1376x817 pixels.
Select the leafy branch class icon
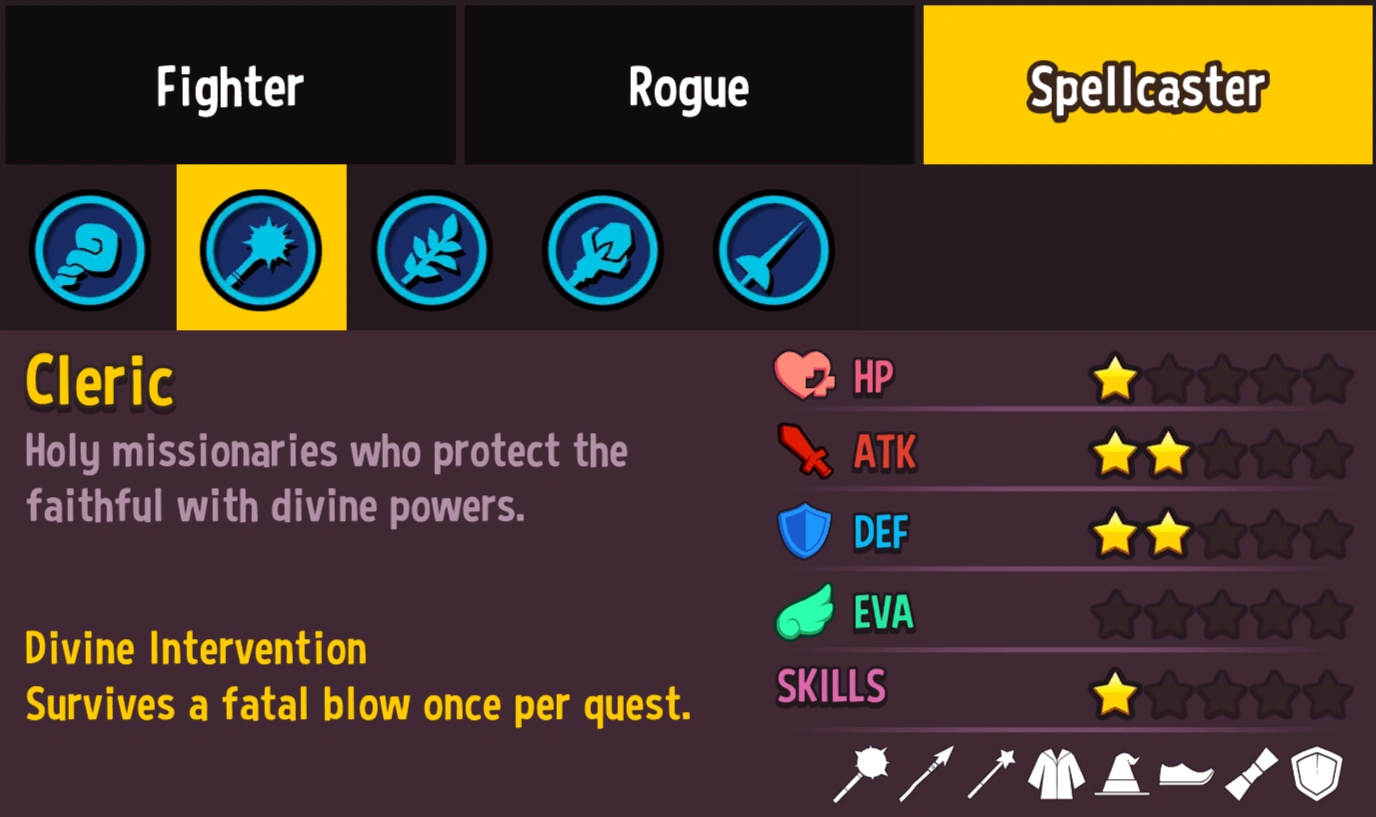[431, 250]
